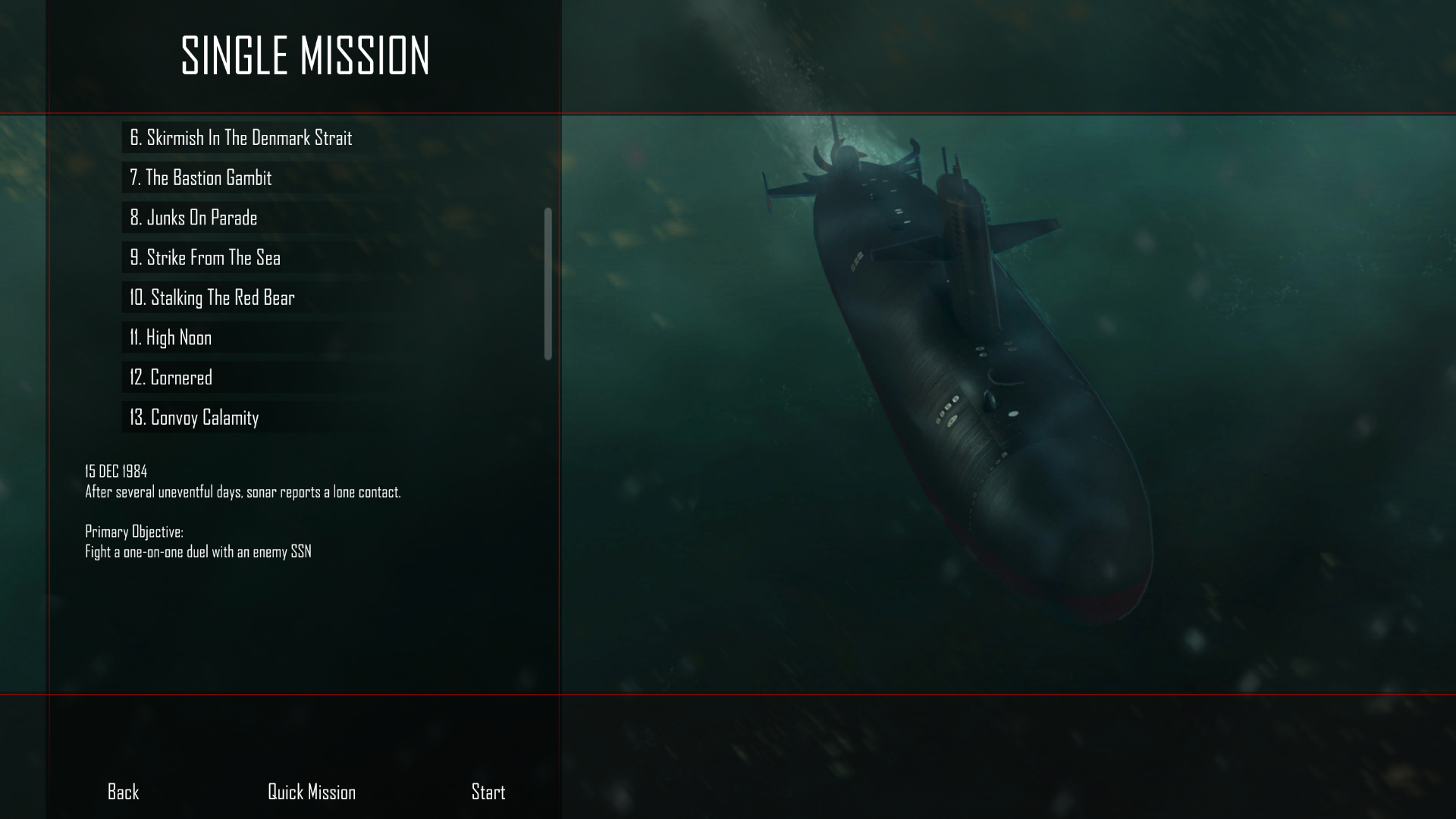This screenshot has height=819, width=1456.
Task: Click the 15 DEC 1984 briefing date
Action: point(115,470)
